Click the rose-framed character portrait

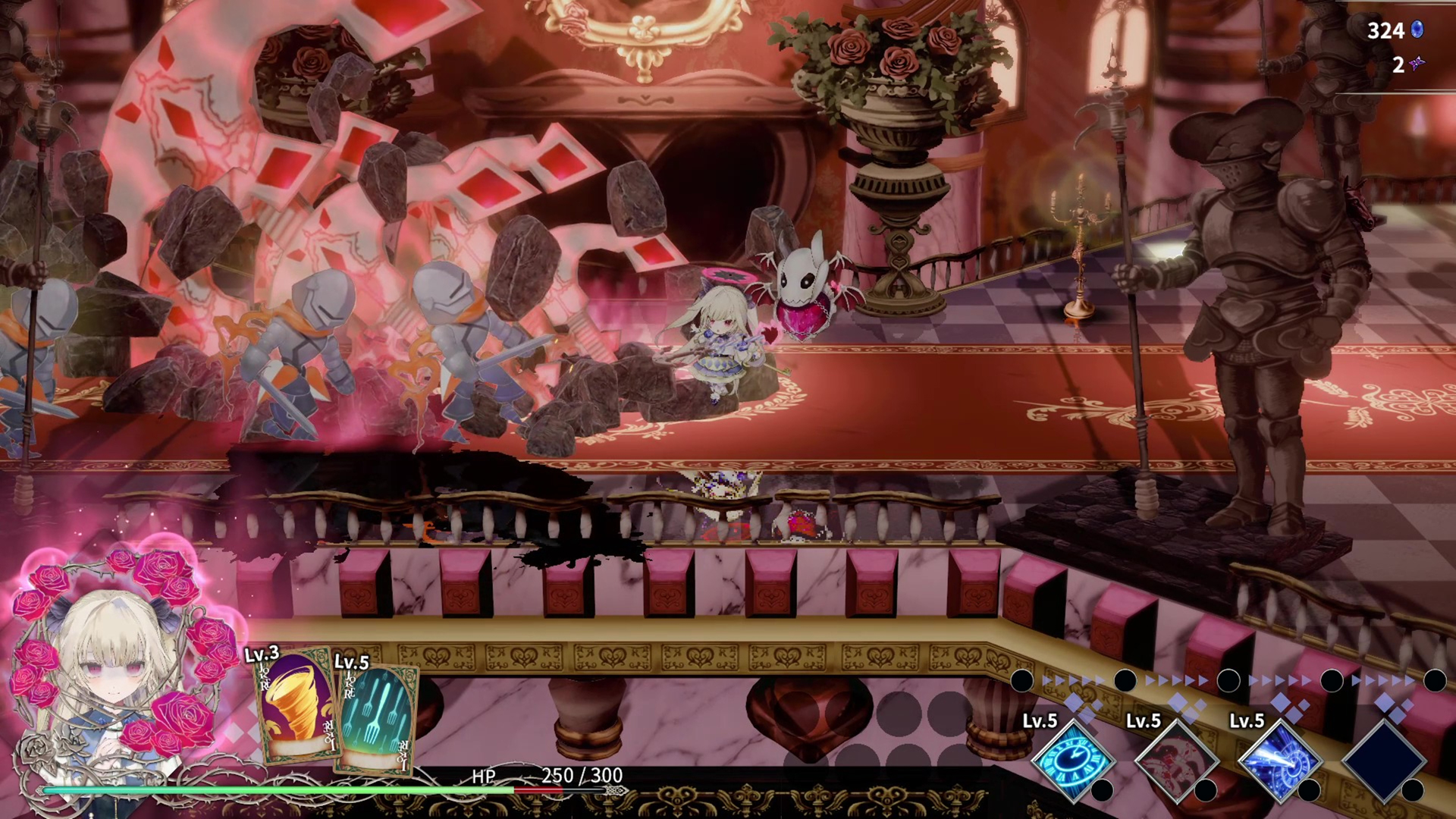pos(114,667)
